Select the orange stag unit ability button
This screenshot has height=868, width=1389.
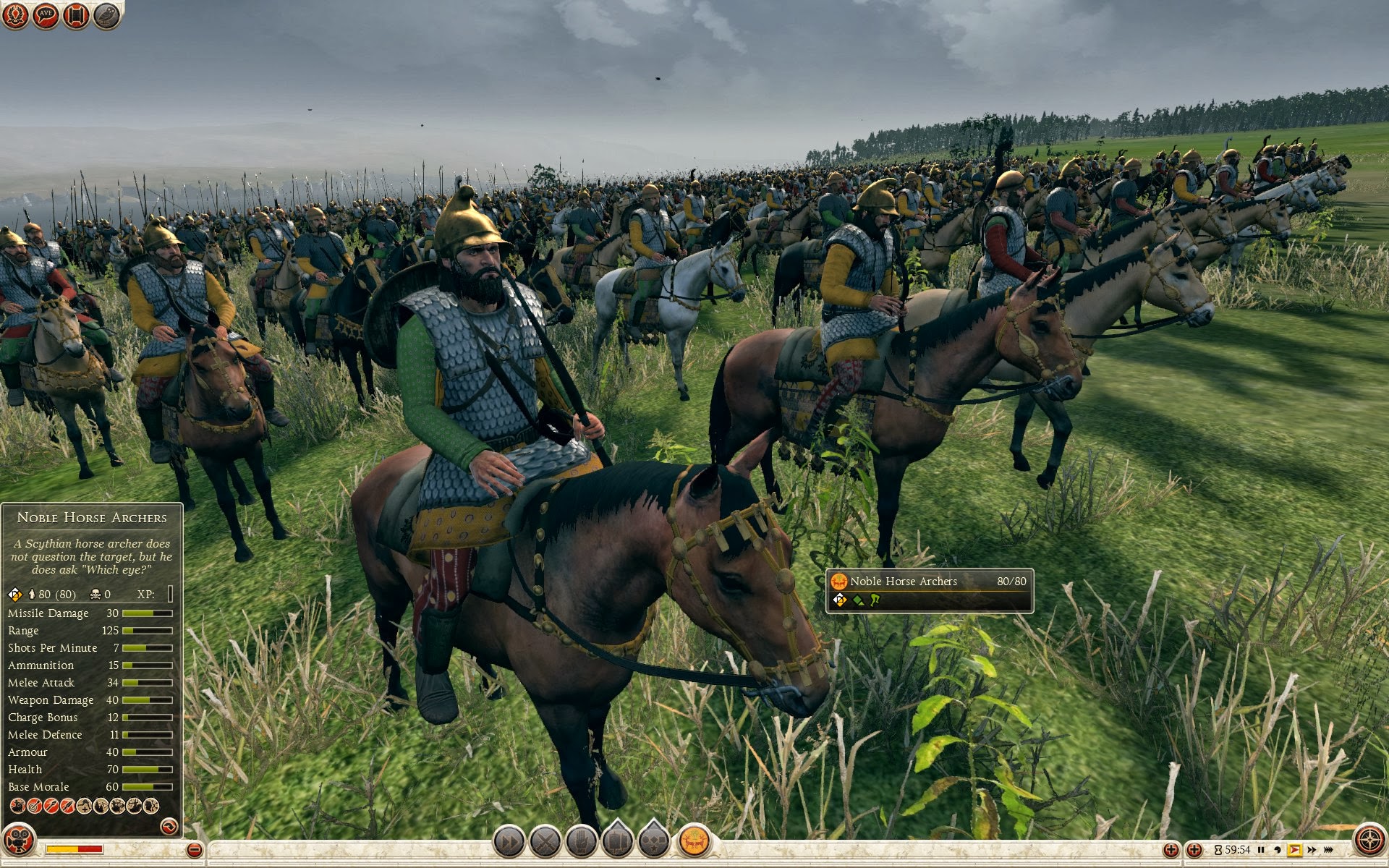point(694,841)
